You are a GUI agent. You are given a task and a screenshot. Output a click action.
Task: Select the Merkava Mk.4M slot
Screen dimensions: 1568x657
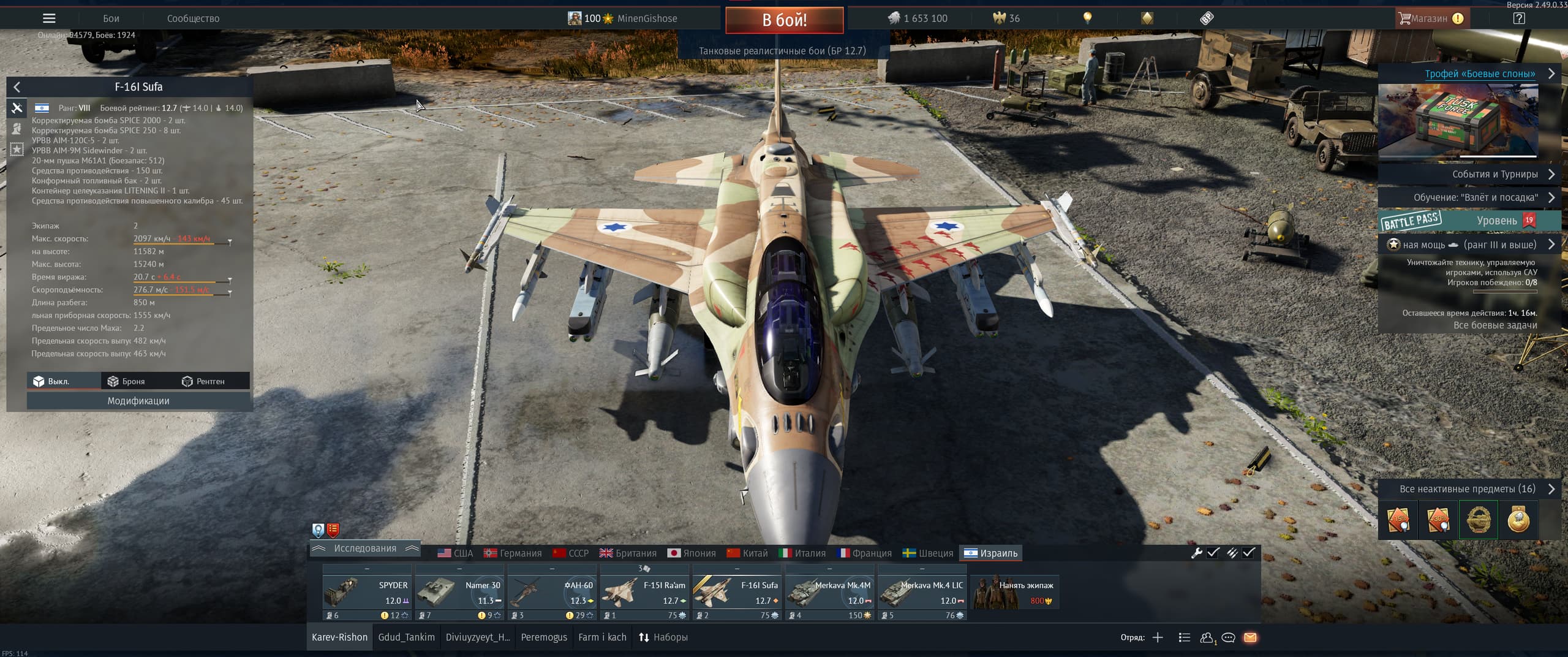click(x=829, y=592)
